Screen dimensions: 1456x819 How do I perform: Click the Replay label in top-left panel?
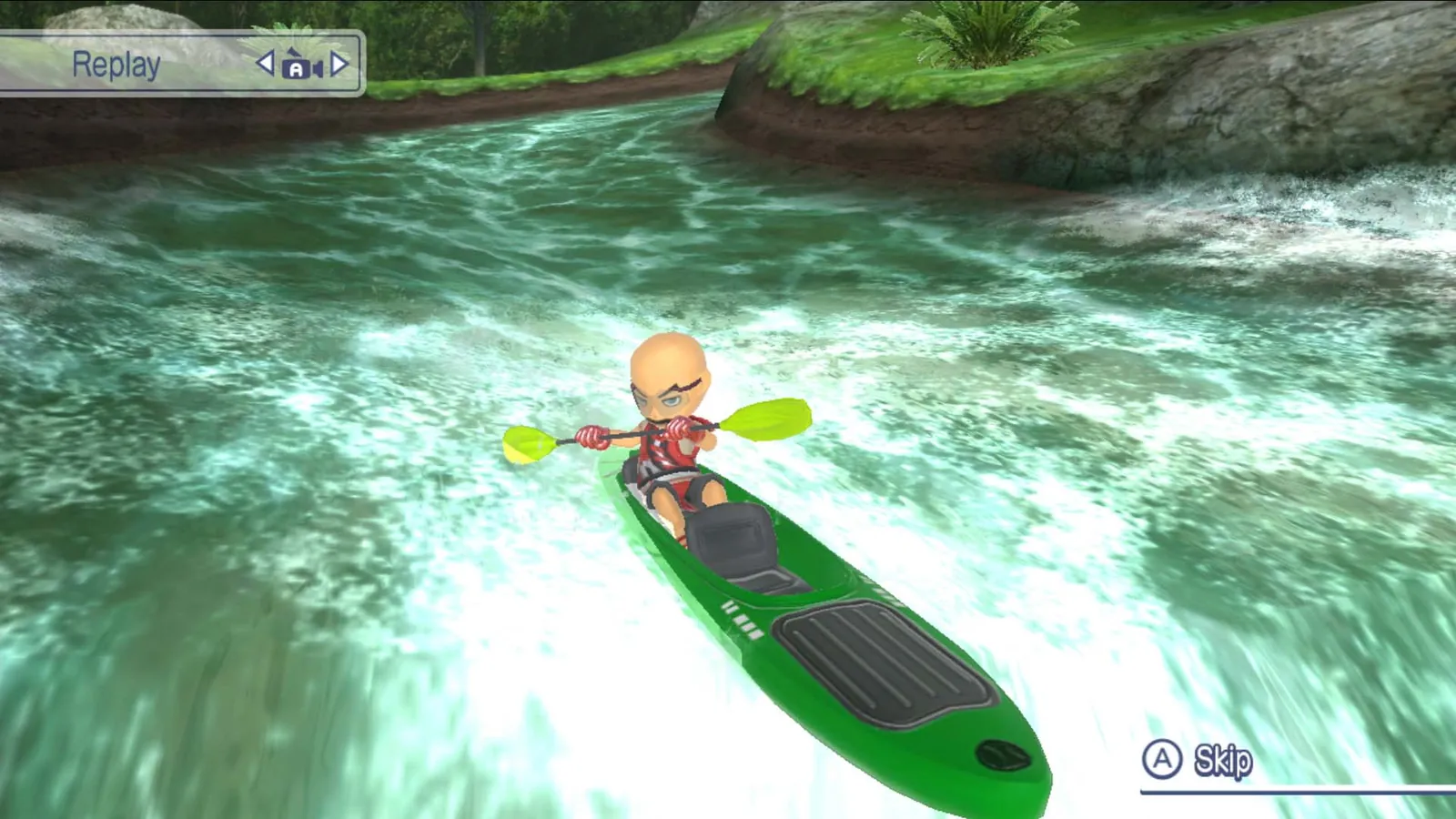[x=116, y=64]
